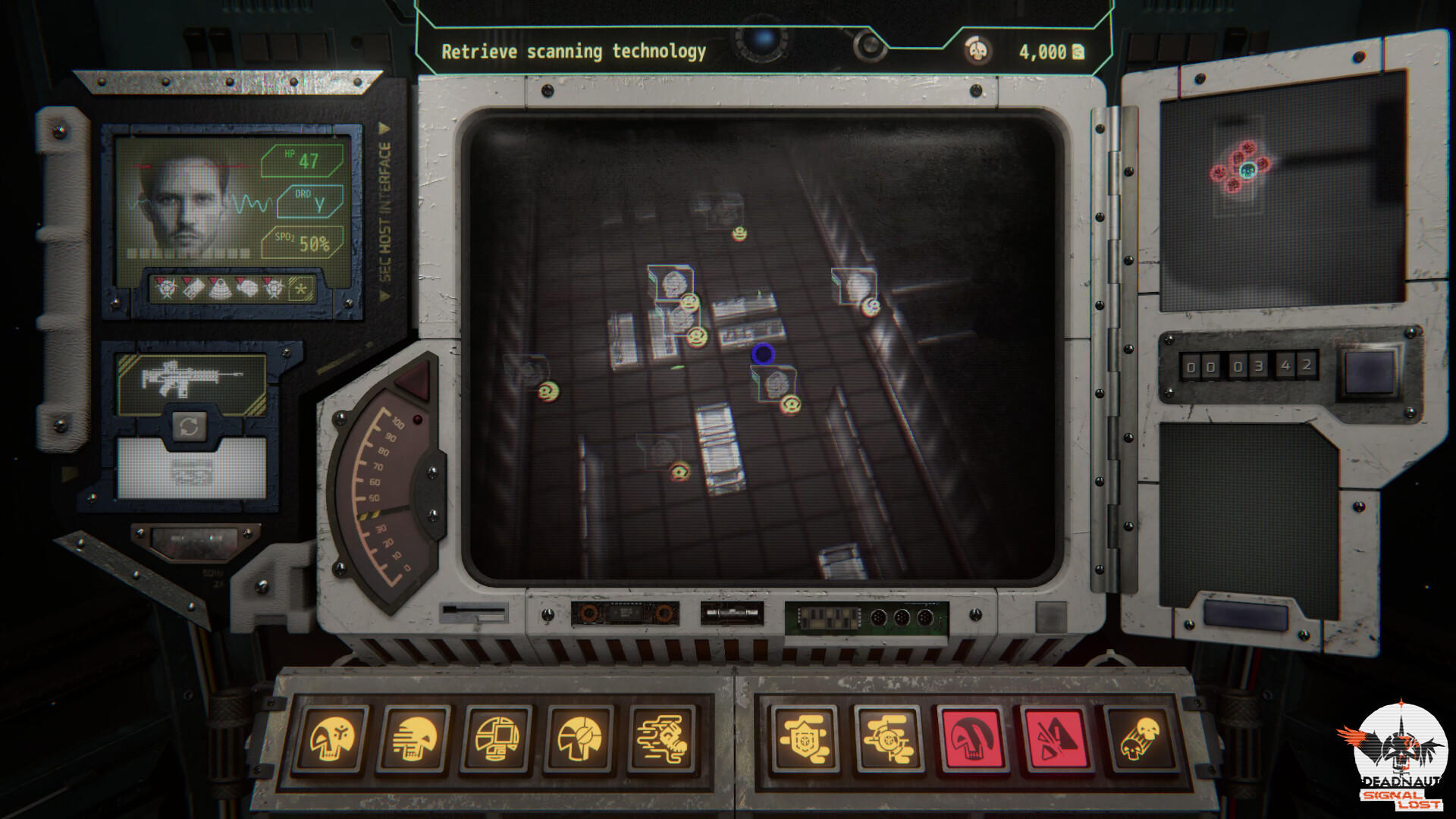
Task: Select the half-visor helmet ability icon
Action: (x=580, y=739)
